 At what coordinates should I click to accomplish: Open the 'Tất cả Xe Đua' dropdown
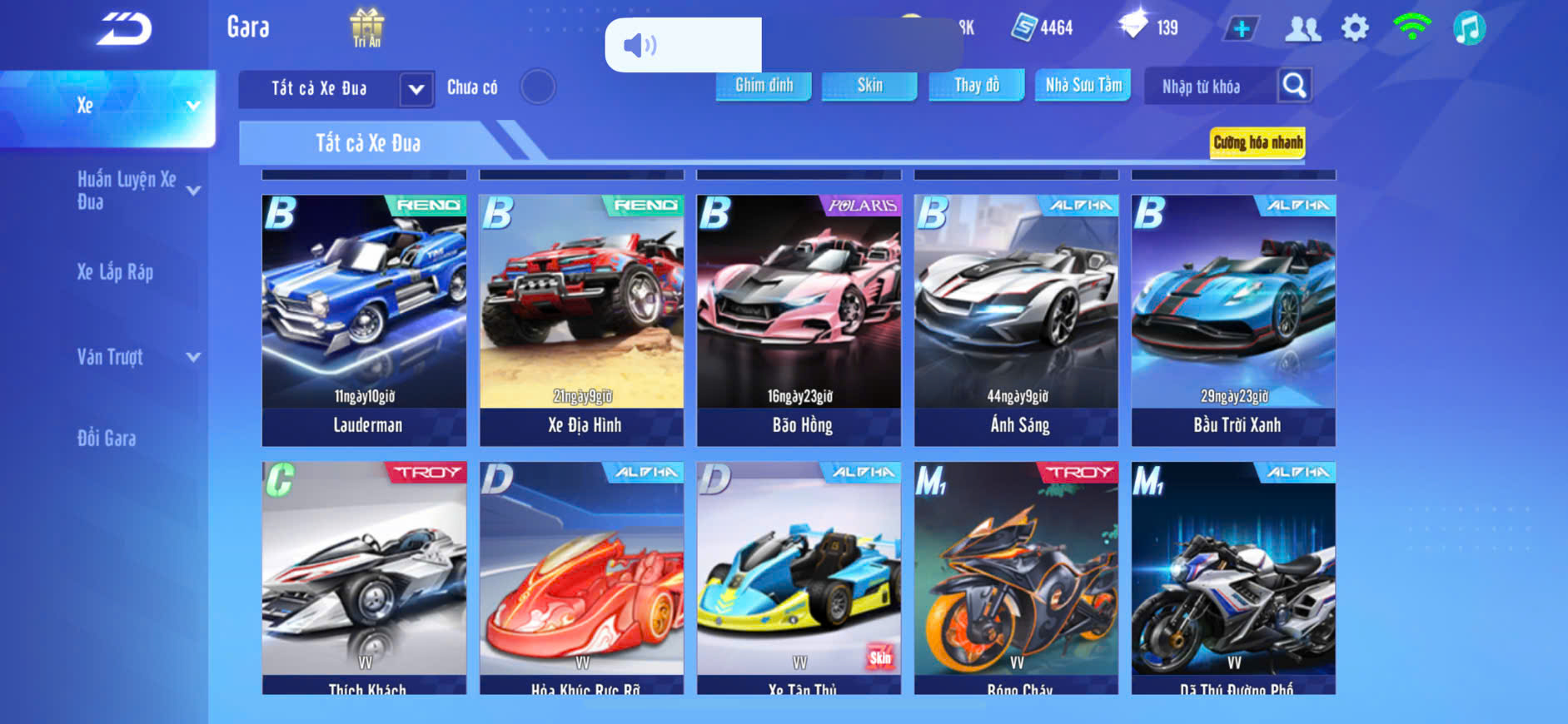click(416, 88)
